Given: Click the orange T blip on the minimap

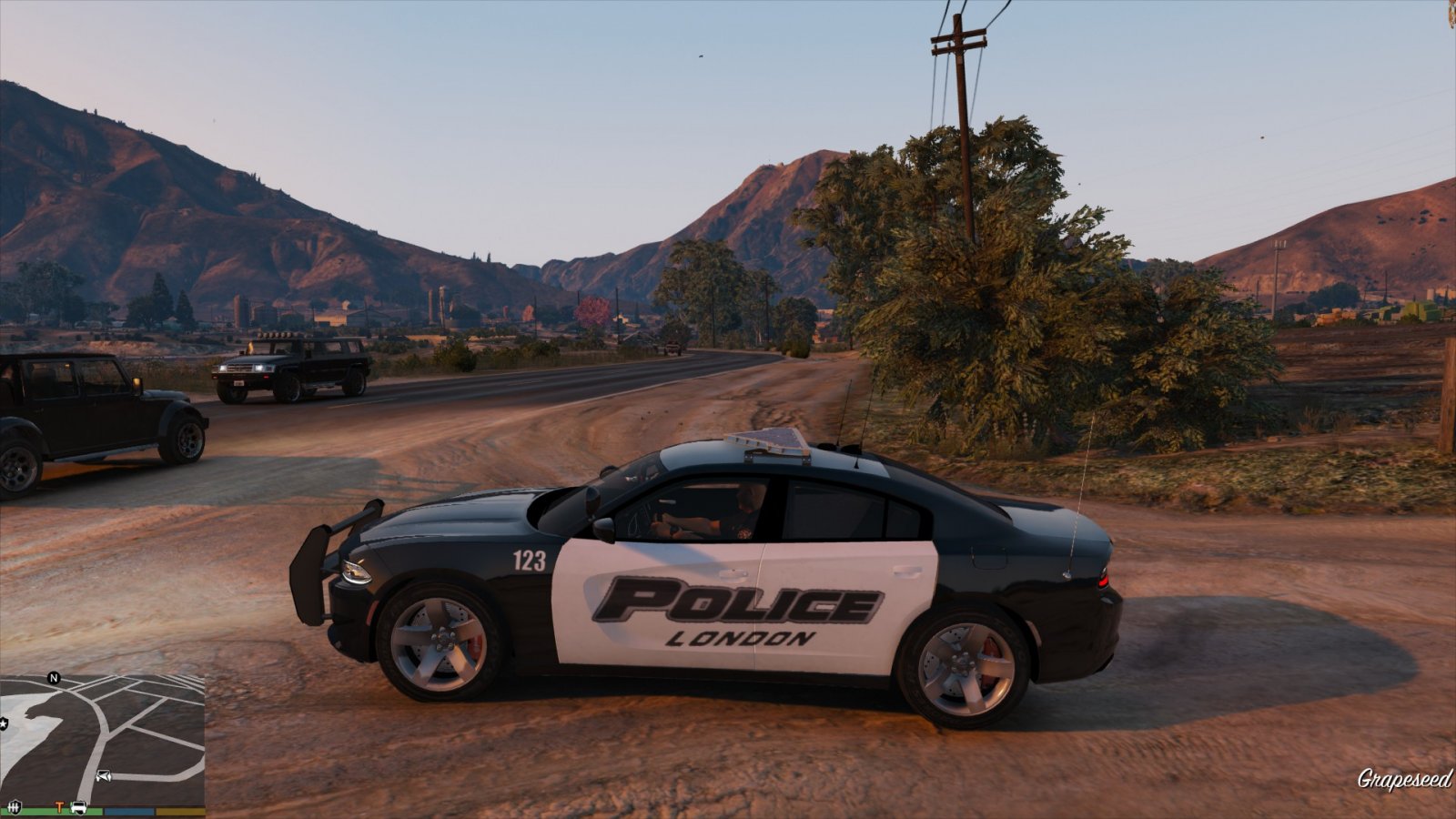Looking at the screenshot, I should click(x=60, y=806).
